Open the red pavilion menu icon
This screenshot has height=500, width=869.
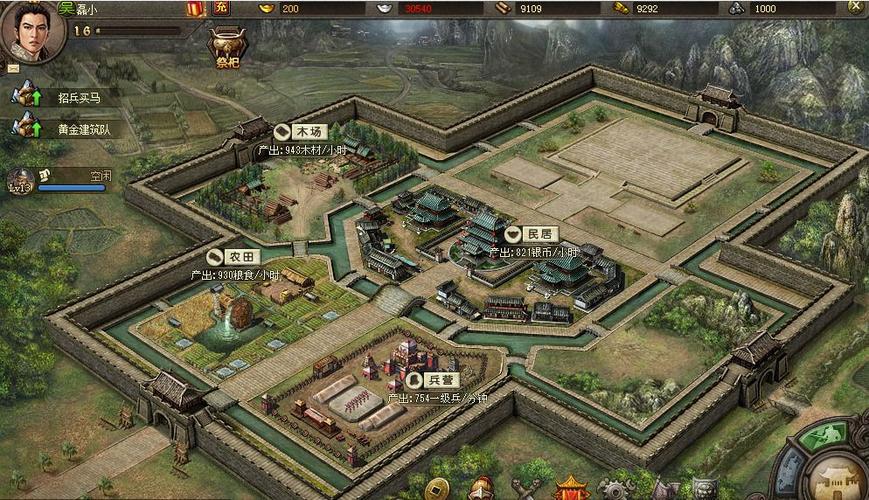pos(572,489)
